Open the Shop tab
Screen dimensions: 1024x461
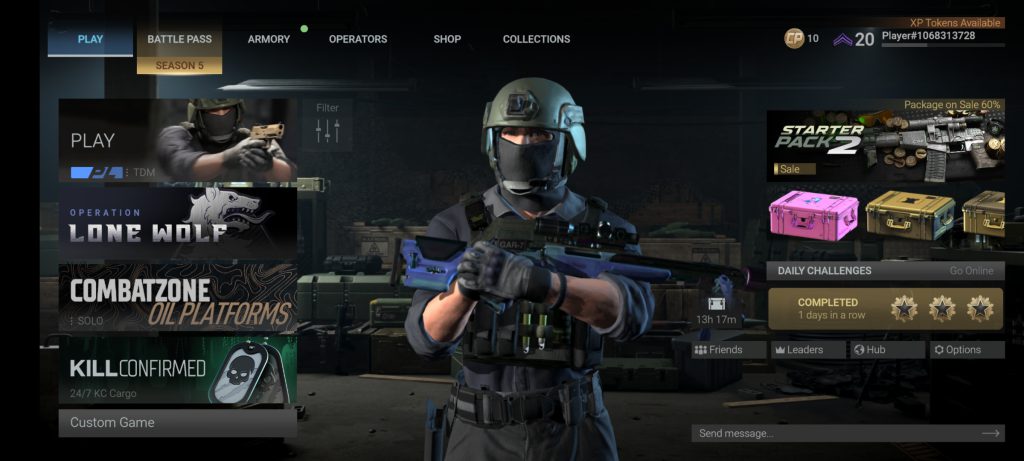click(447, 39)
